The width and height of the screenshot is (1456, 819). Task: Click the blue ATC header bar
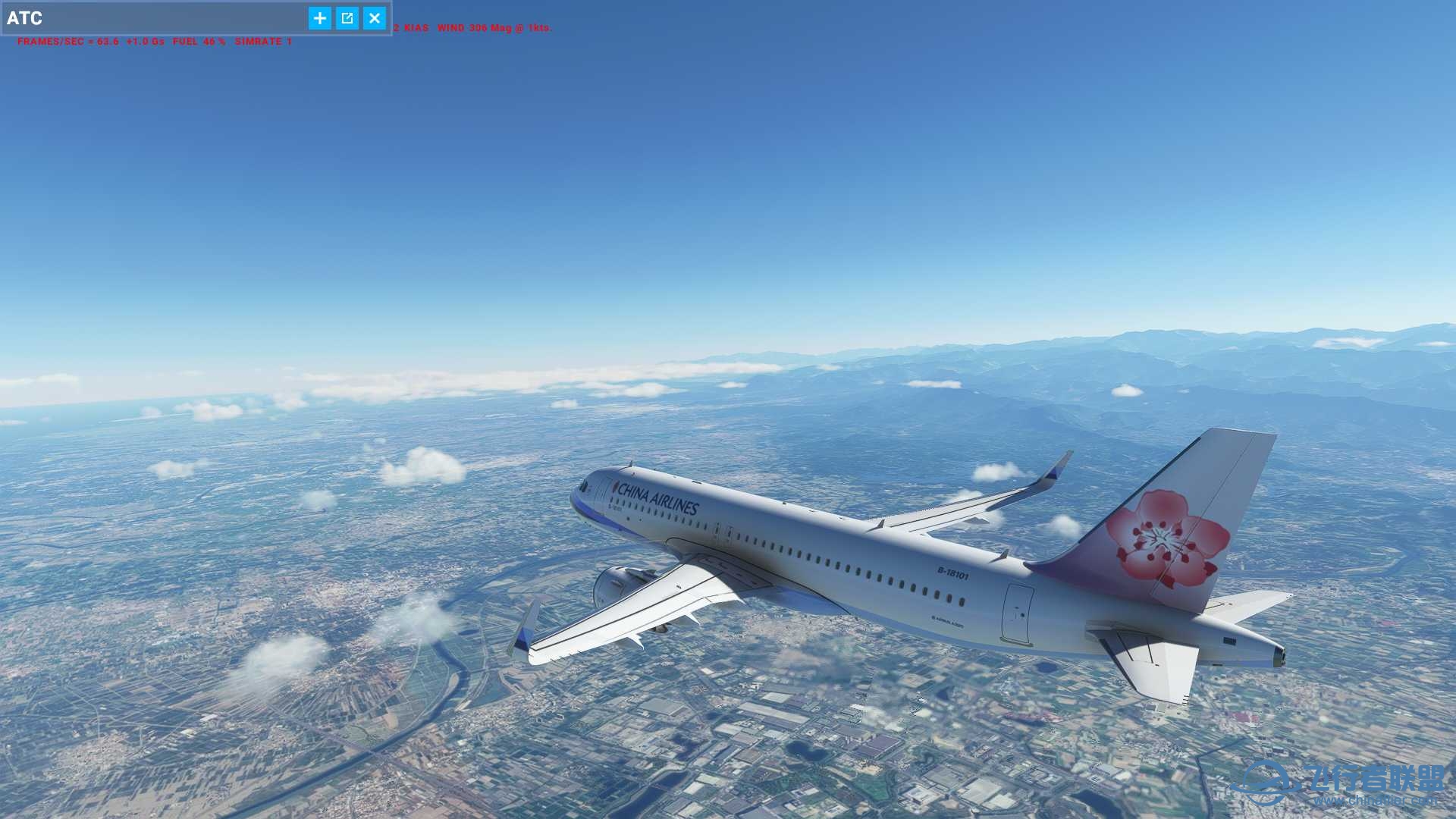190,18
